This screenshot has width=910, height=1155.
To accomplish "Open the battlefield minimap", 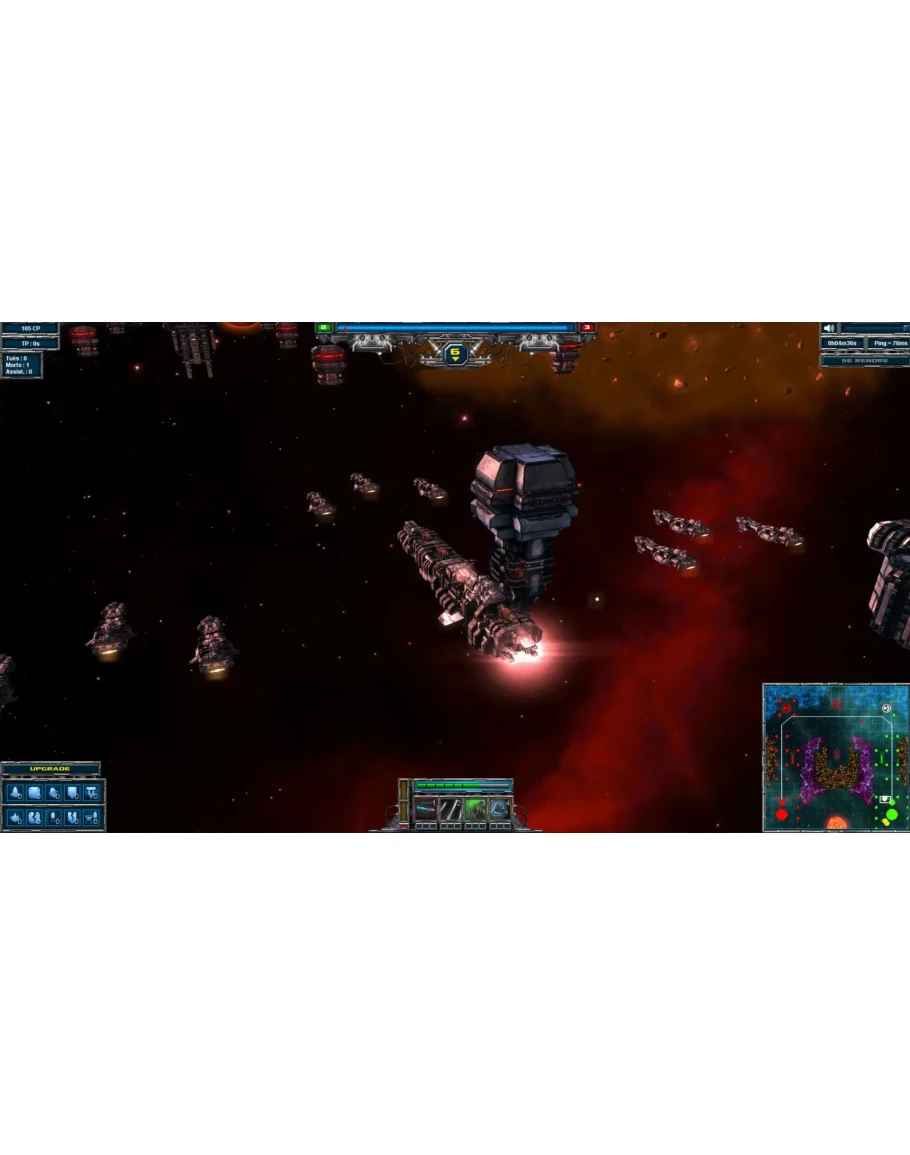I will coord(836,757).
